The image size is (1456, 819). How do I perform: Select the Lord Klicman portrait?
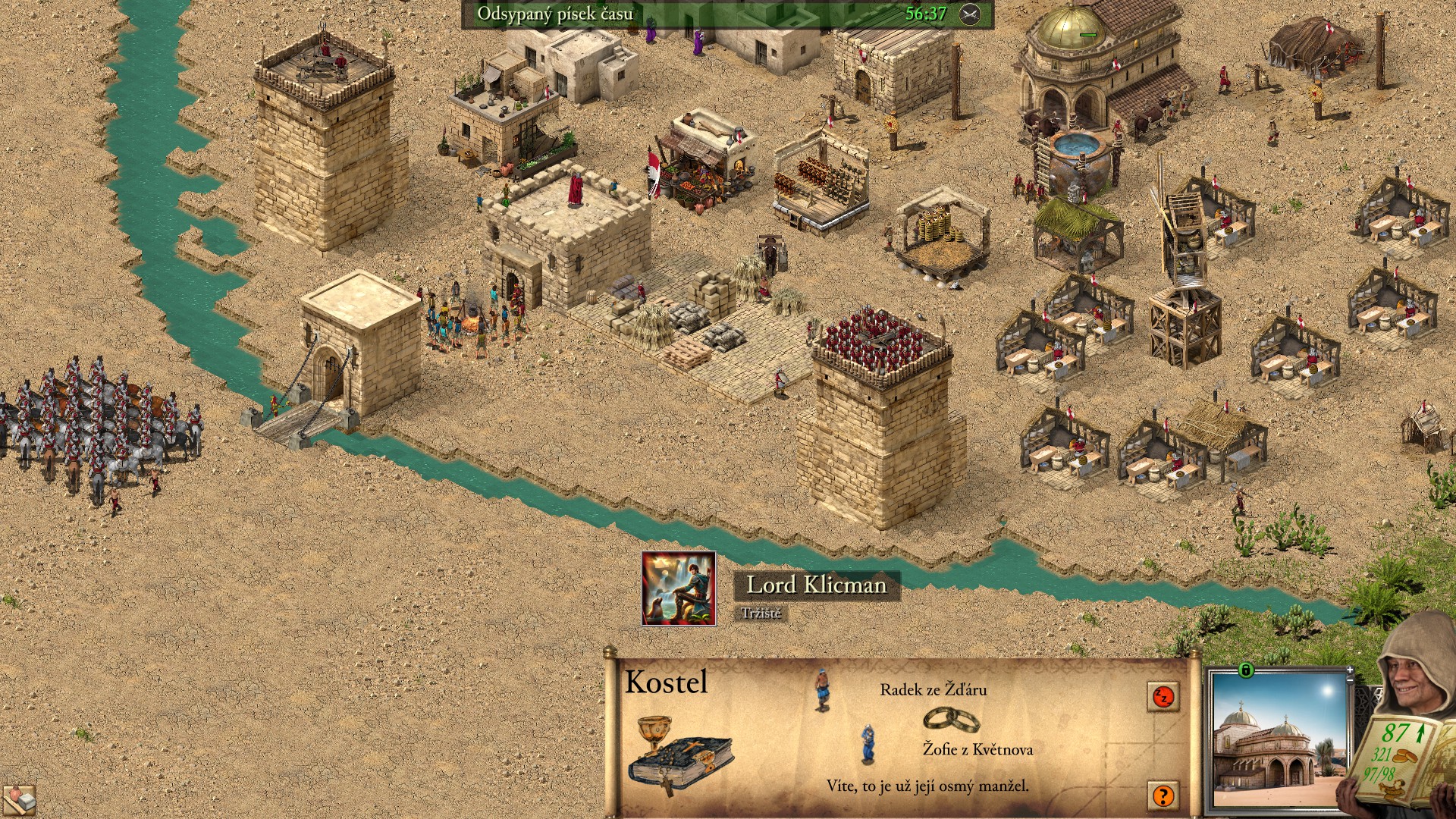coord(679,589)
